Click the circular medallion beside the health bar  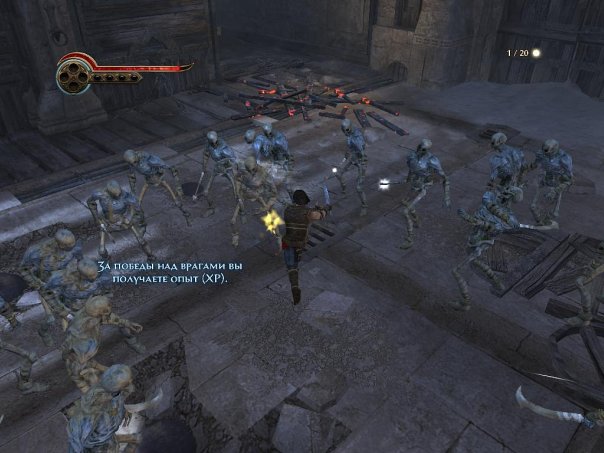click(x=73, y=74)
